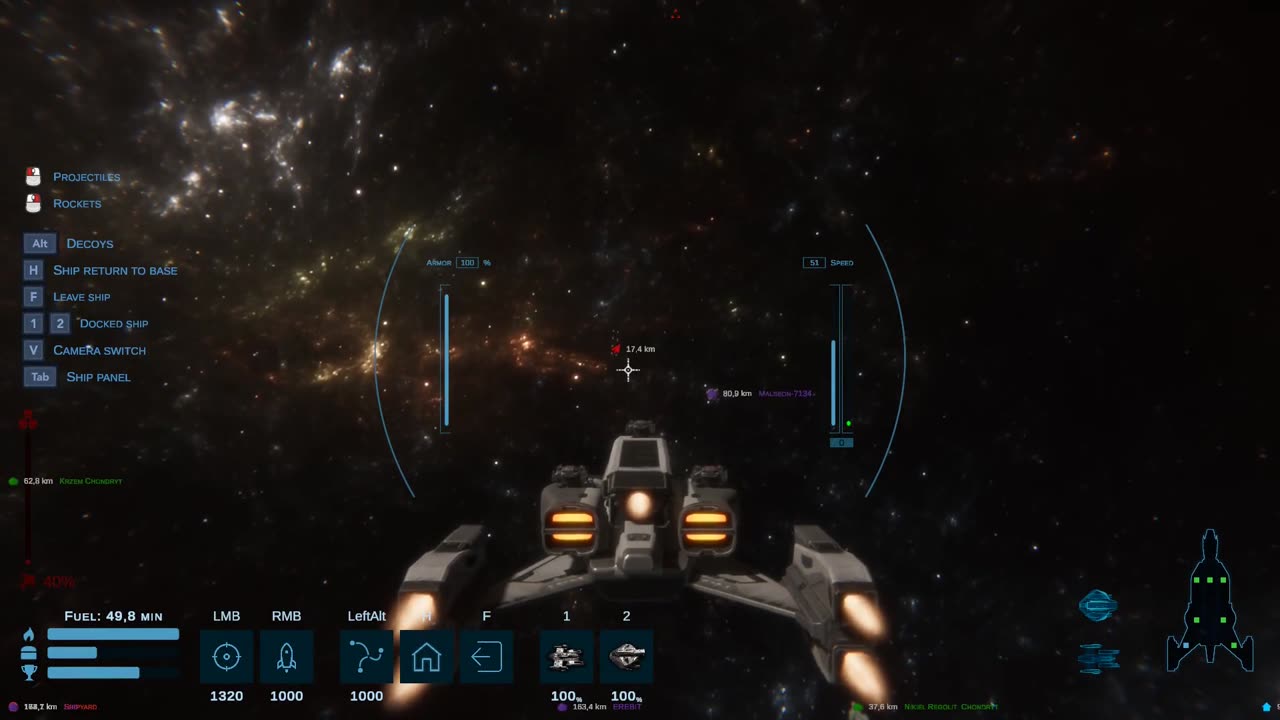Activate the rockets weapon slot
Image resolution: width=1280 pixels, height=720 pixels.
tap(286, 657)
